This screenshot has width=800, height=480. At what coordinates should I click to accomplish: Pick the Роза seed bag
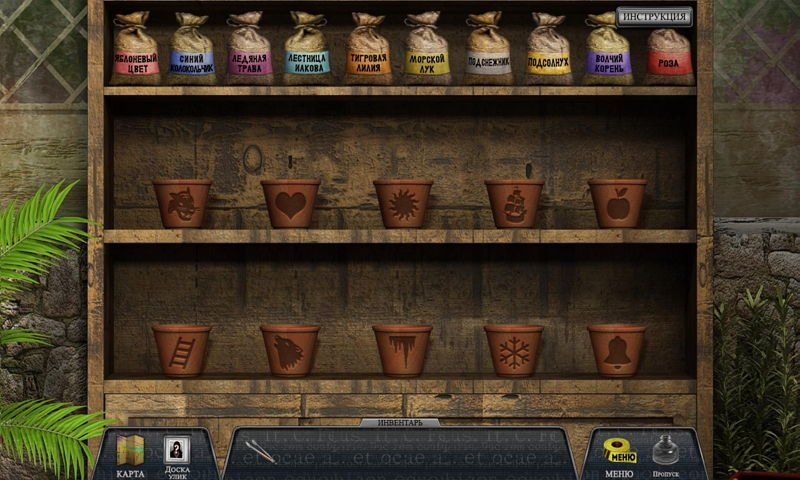point(668,52)
